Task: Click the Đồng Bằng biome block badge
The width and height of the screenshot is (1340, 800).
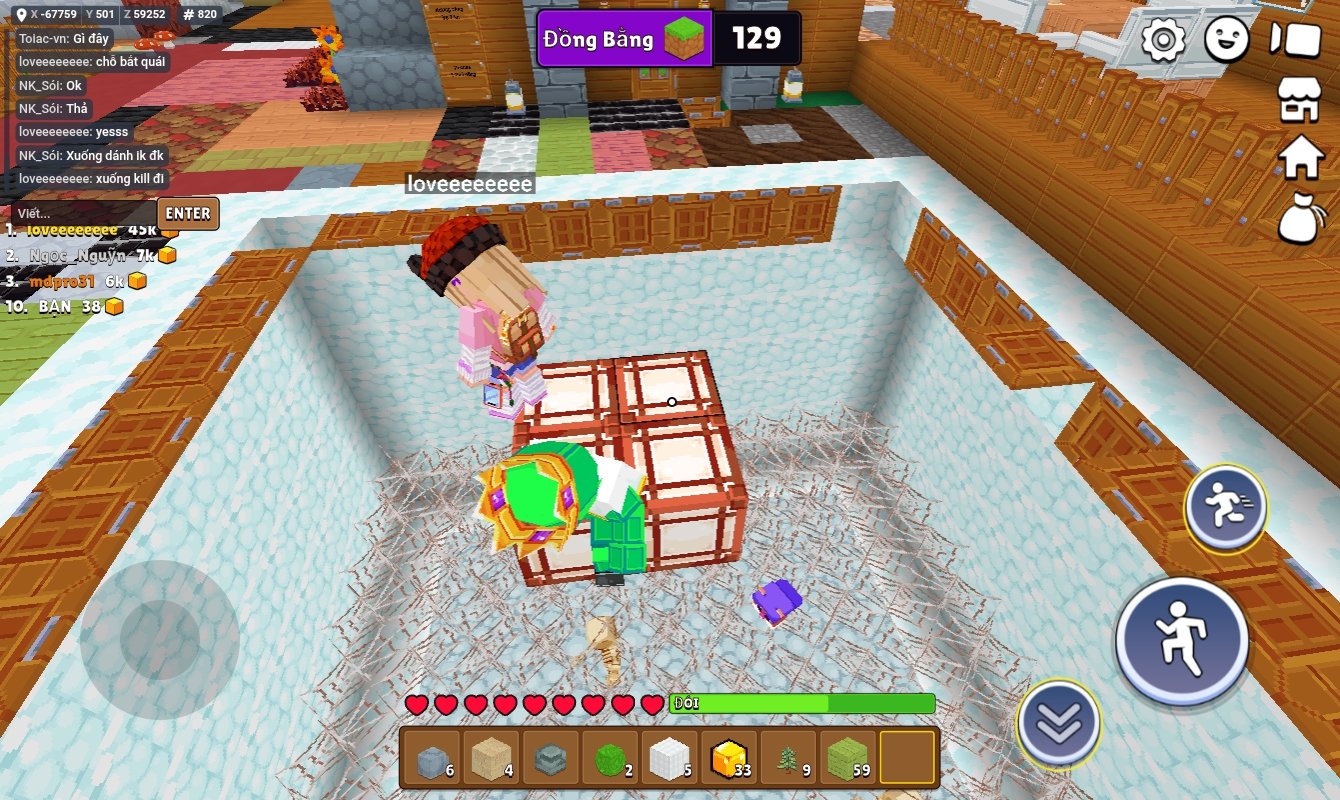Action: 625,39
